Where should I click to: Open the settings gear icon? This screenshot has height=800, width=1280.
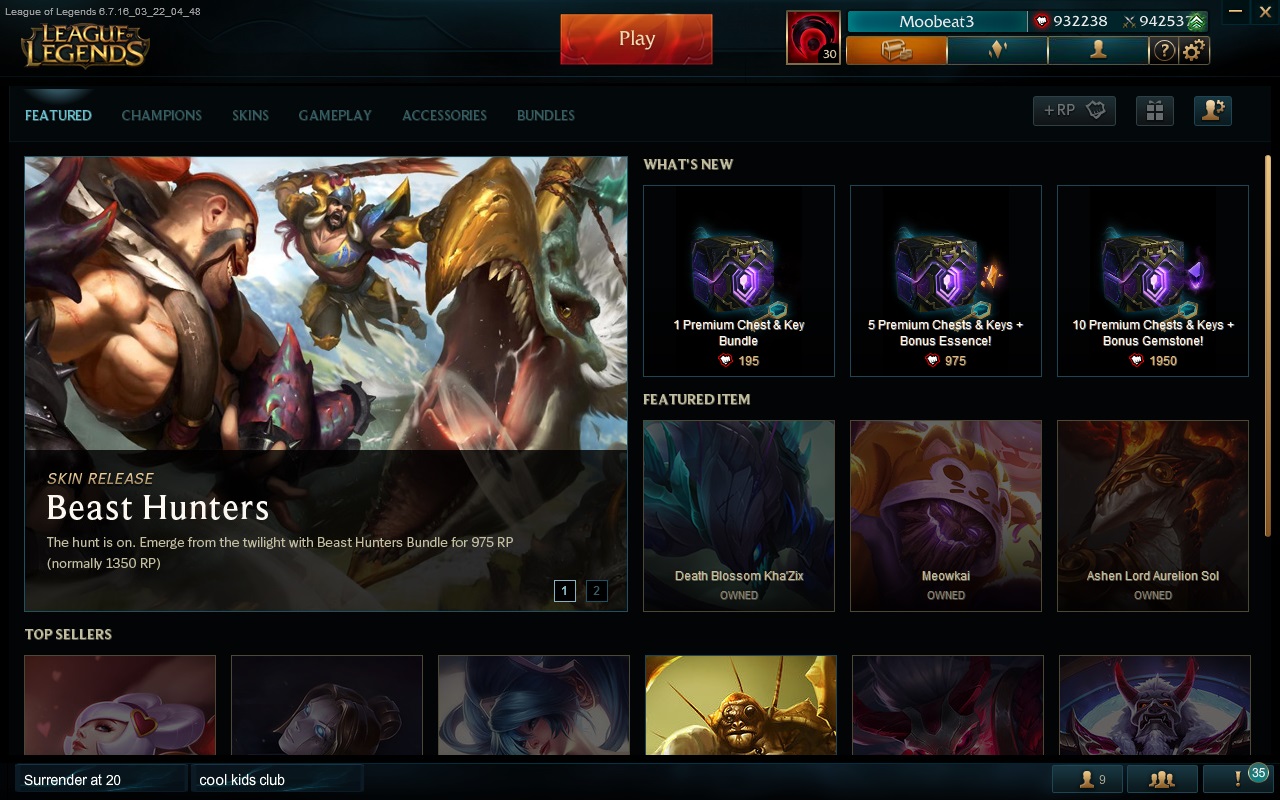1193,50
